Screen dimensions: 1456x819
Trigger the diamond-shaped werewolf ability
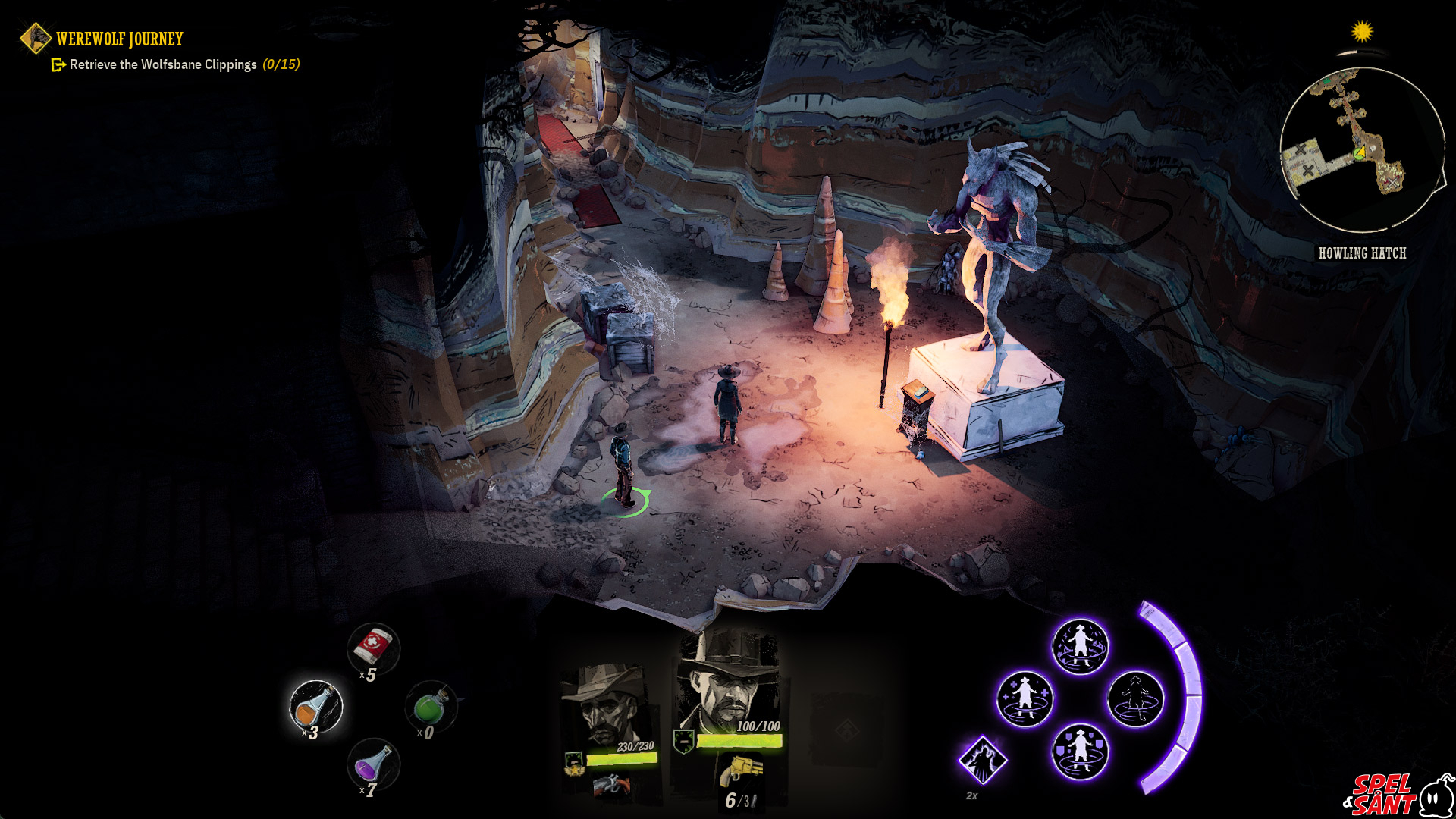click(x=983, y=759)
